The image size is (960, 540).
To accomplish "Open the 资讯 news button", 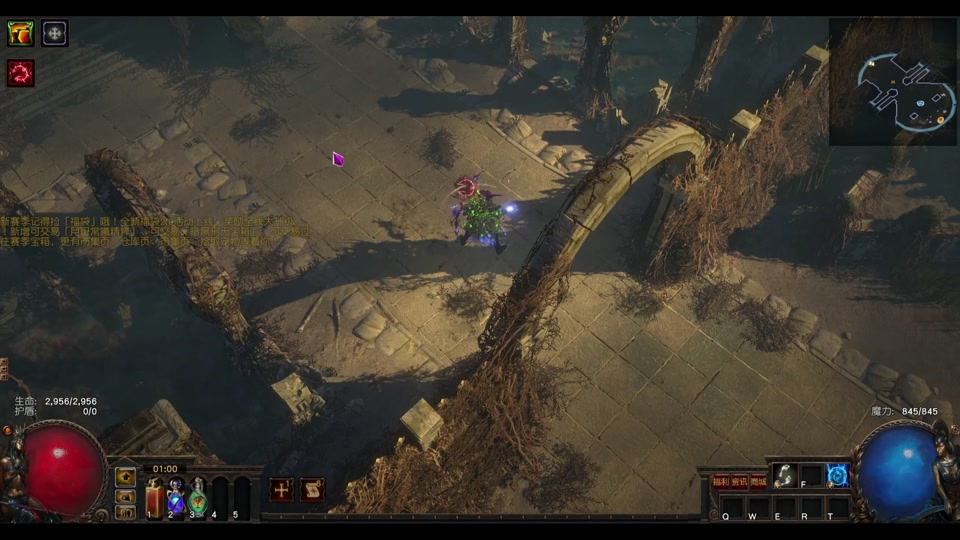I will click(740, 481).
